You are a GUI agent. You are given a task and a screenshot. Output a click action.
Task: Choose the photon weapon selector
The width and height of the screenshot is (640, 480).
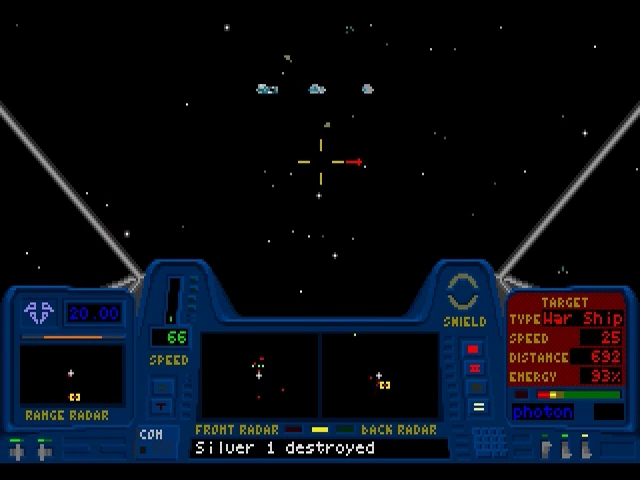pyautogui.click(x=543, y=411)
